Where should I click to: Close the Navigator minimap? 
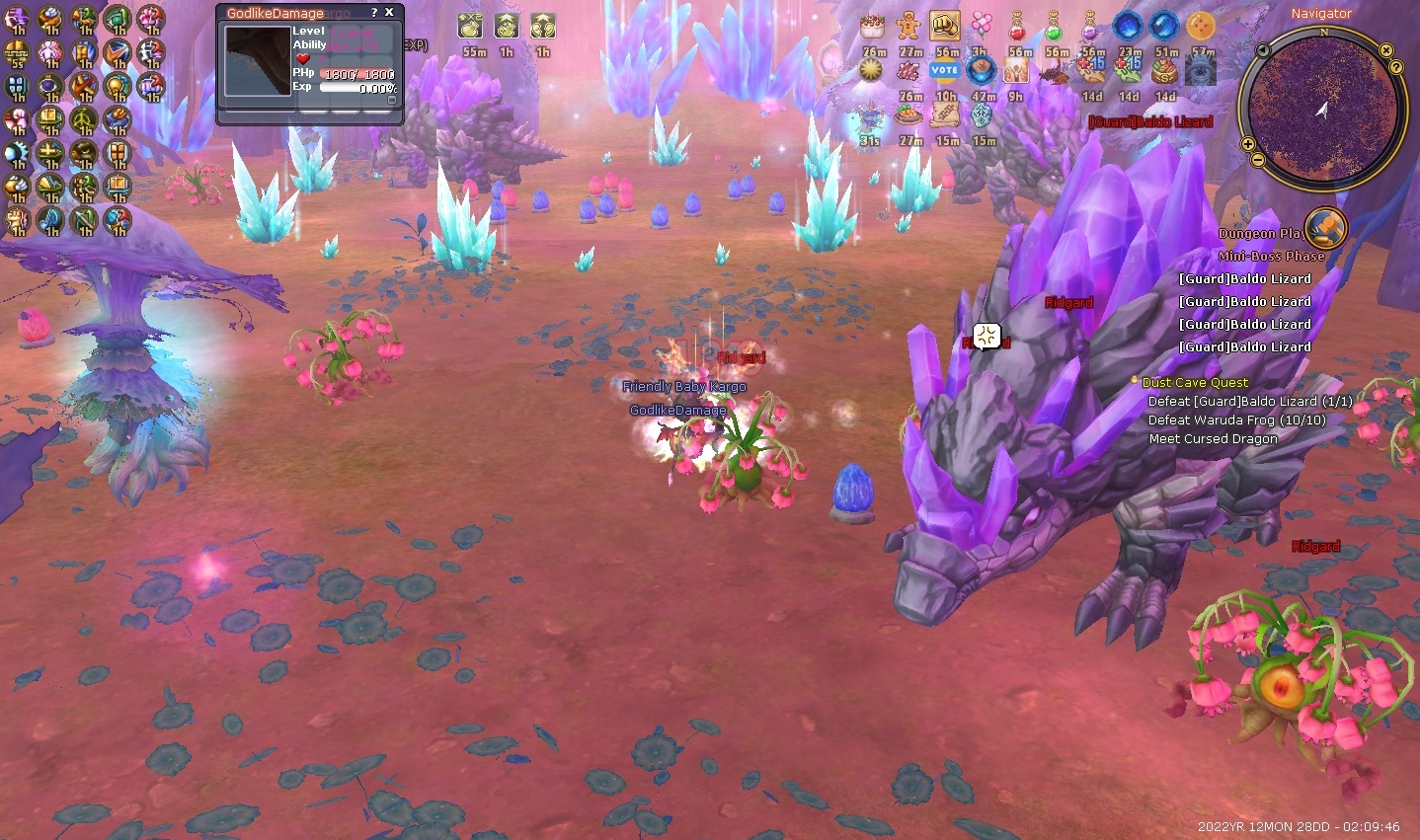tap(1385, 49)
